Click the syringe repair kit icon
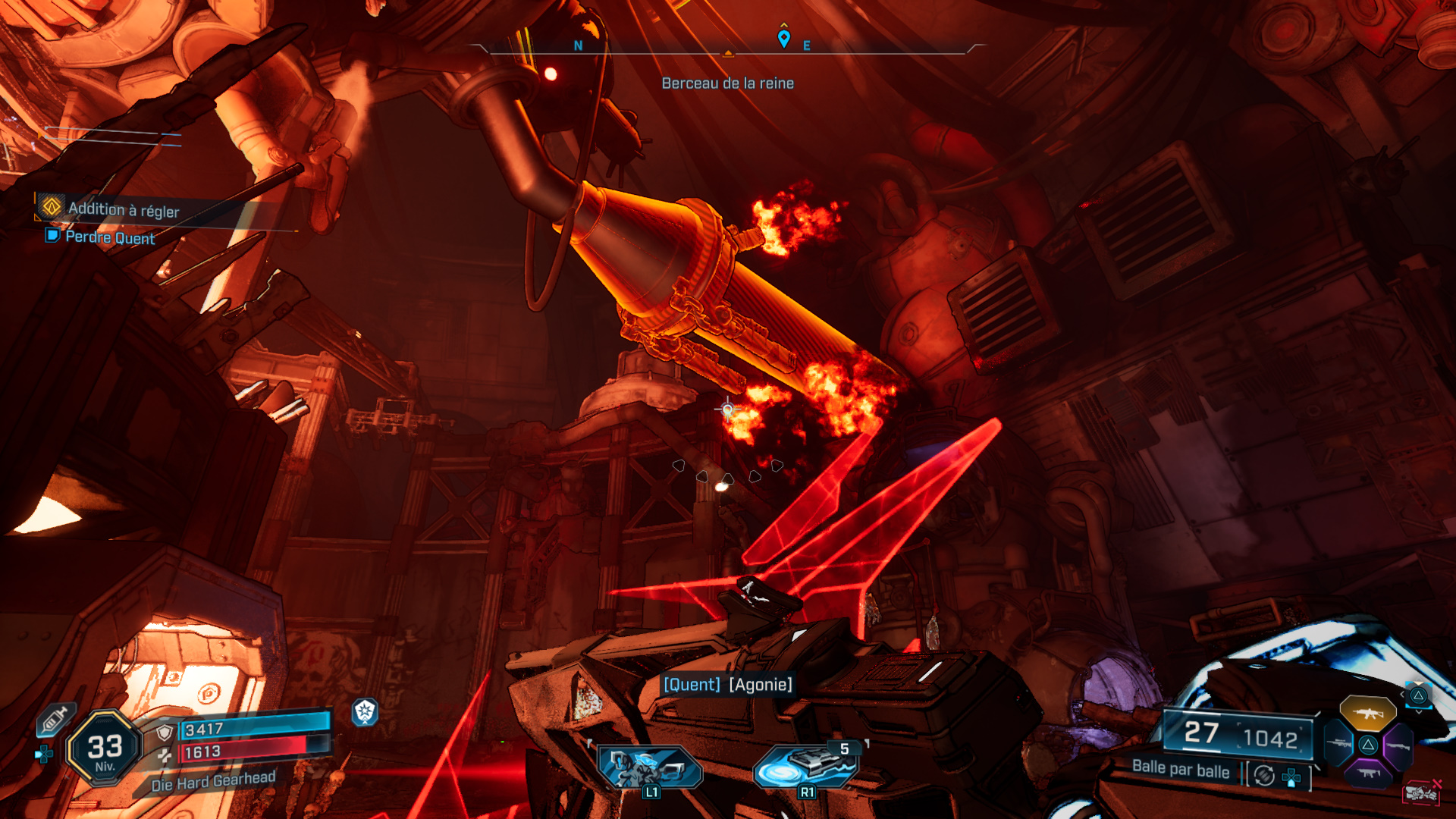Viewport: 1456px width, 819px height. click(55, 720)
